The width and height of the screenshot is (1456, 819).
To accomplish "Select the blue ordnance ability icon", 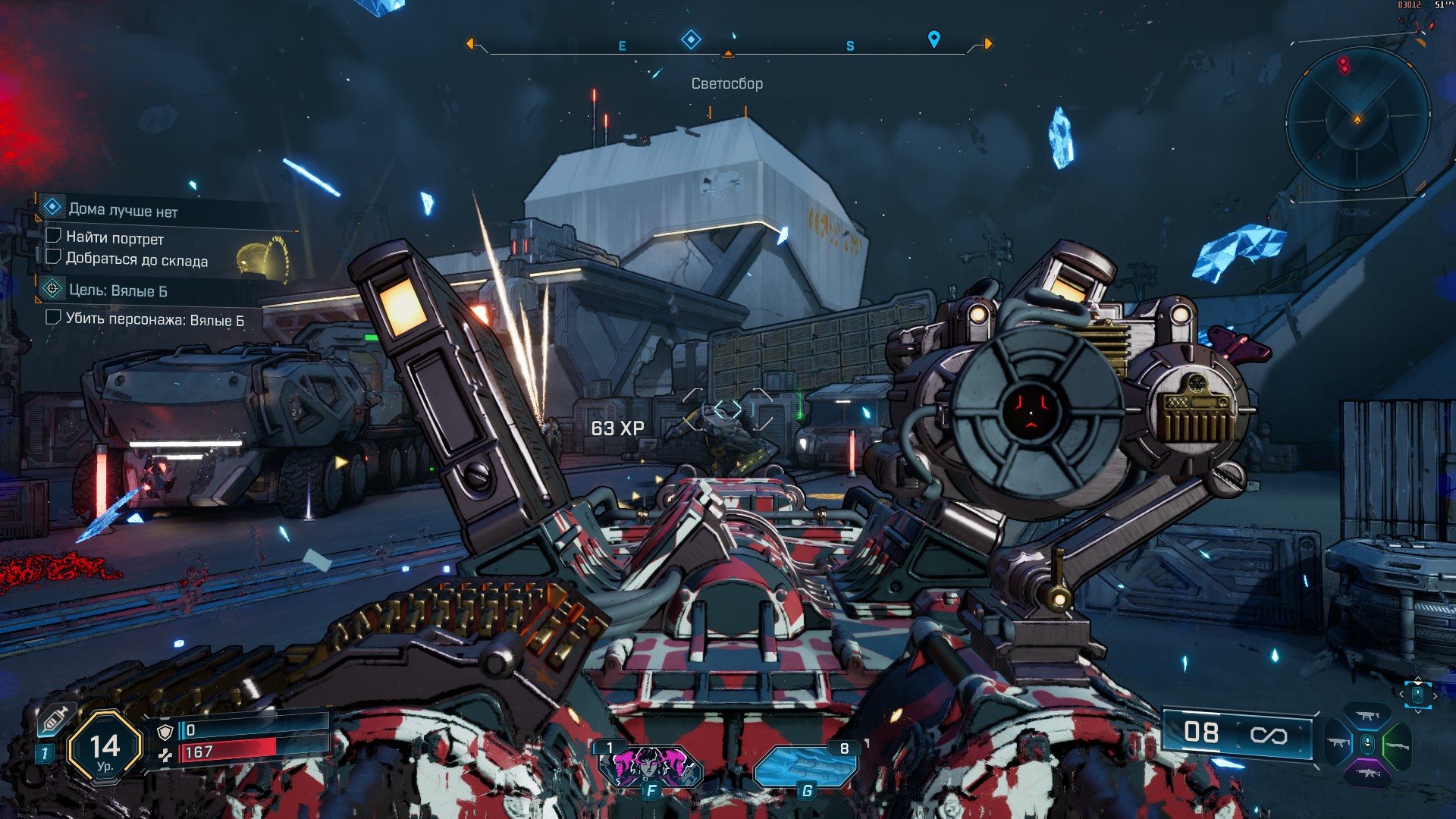I will pos(805,766).
